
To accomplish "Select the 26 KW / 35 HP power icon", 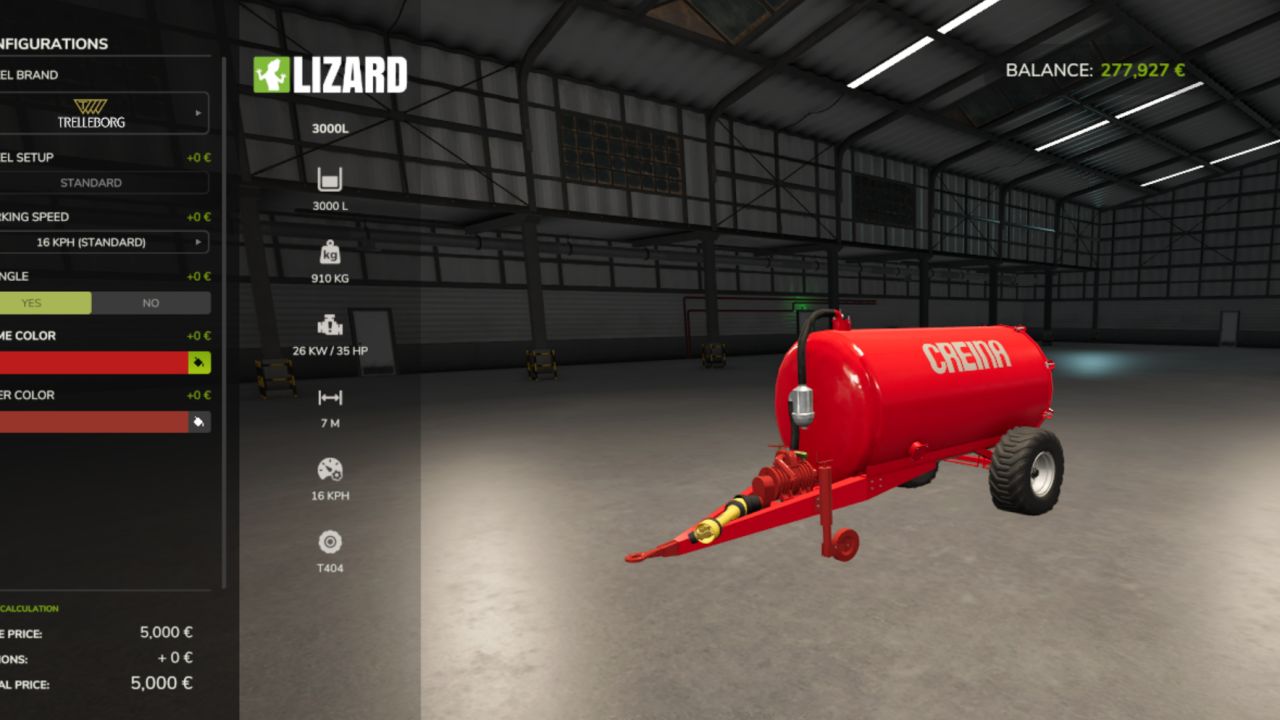I will pos(330,325).
